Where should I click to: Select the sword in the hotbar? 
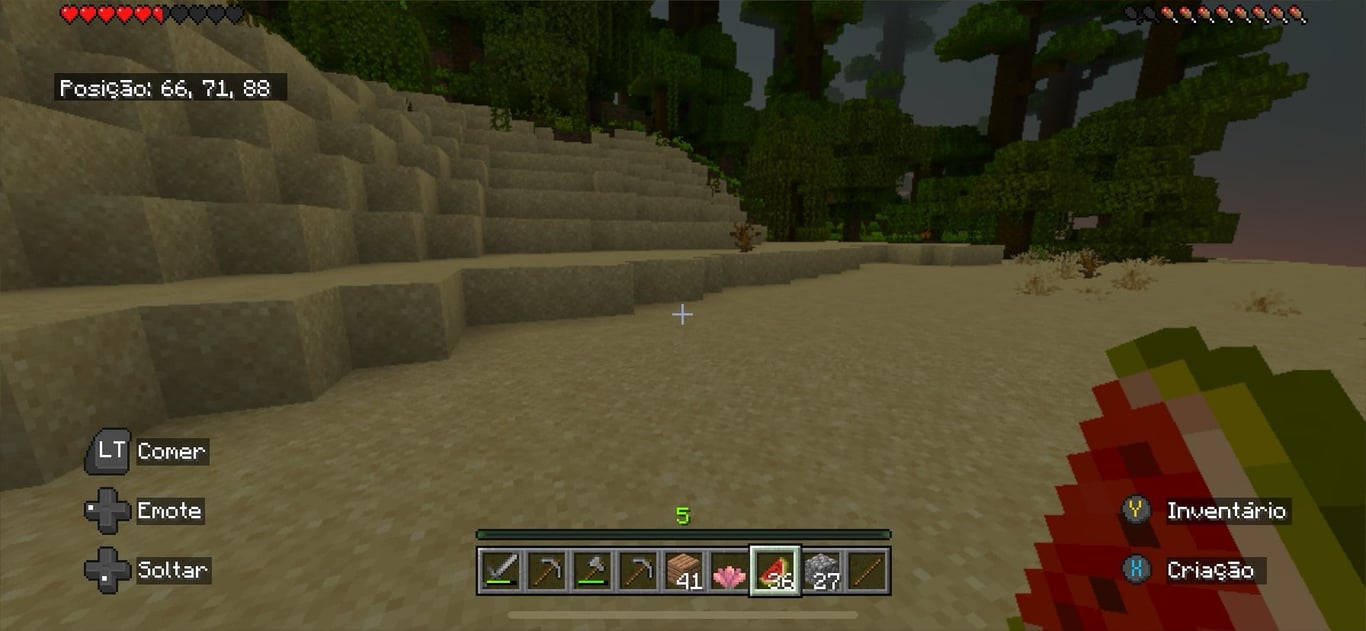coord(499,571)
